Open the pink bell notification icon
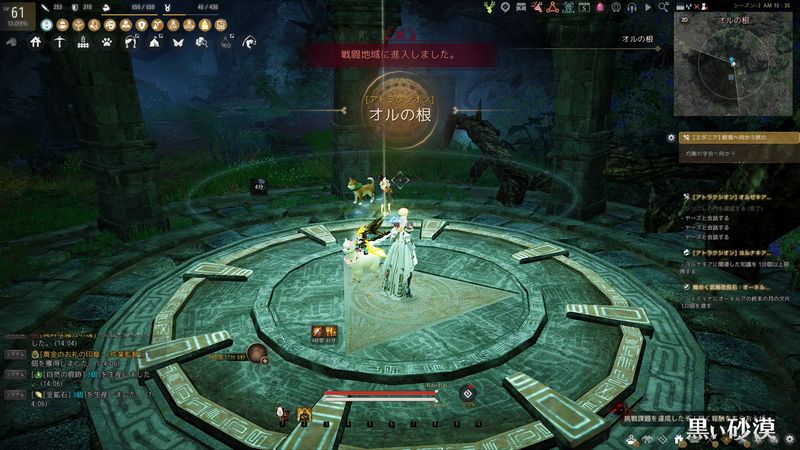The image size is (800, 450). pos(601,7)
